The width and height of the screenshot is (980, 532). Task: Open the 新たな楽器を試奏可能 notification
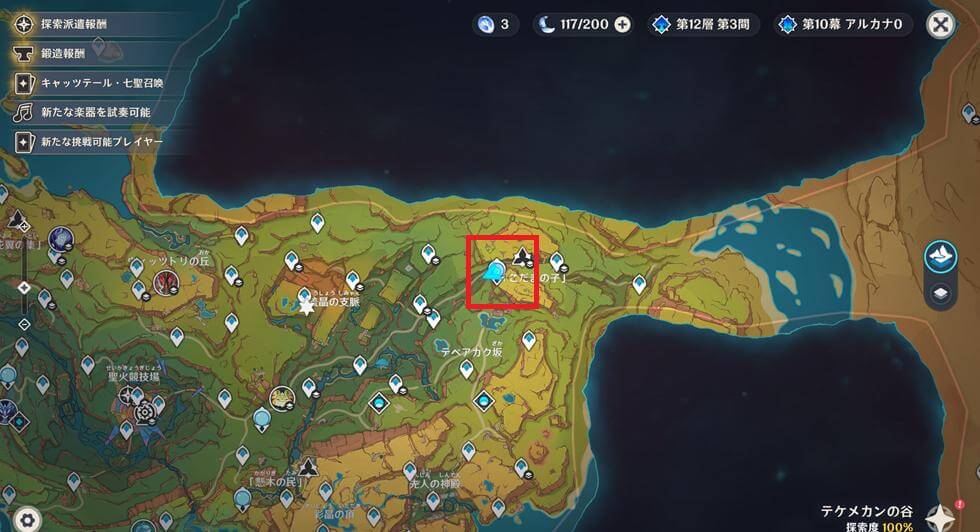(84, 113)
